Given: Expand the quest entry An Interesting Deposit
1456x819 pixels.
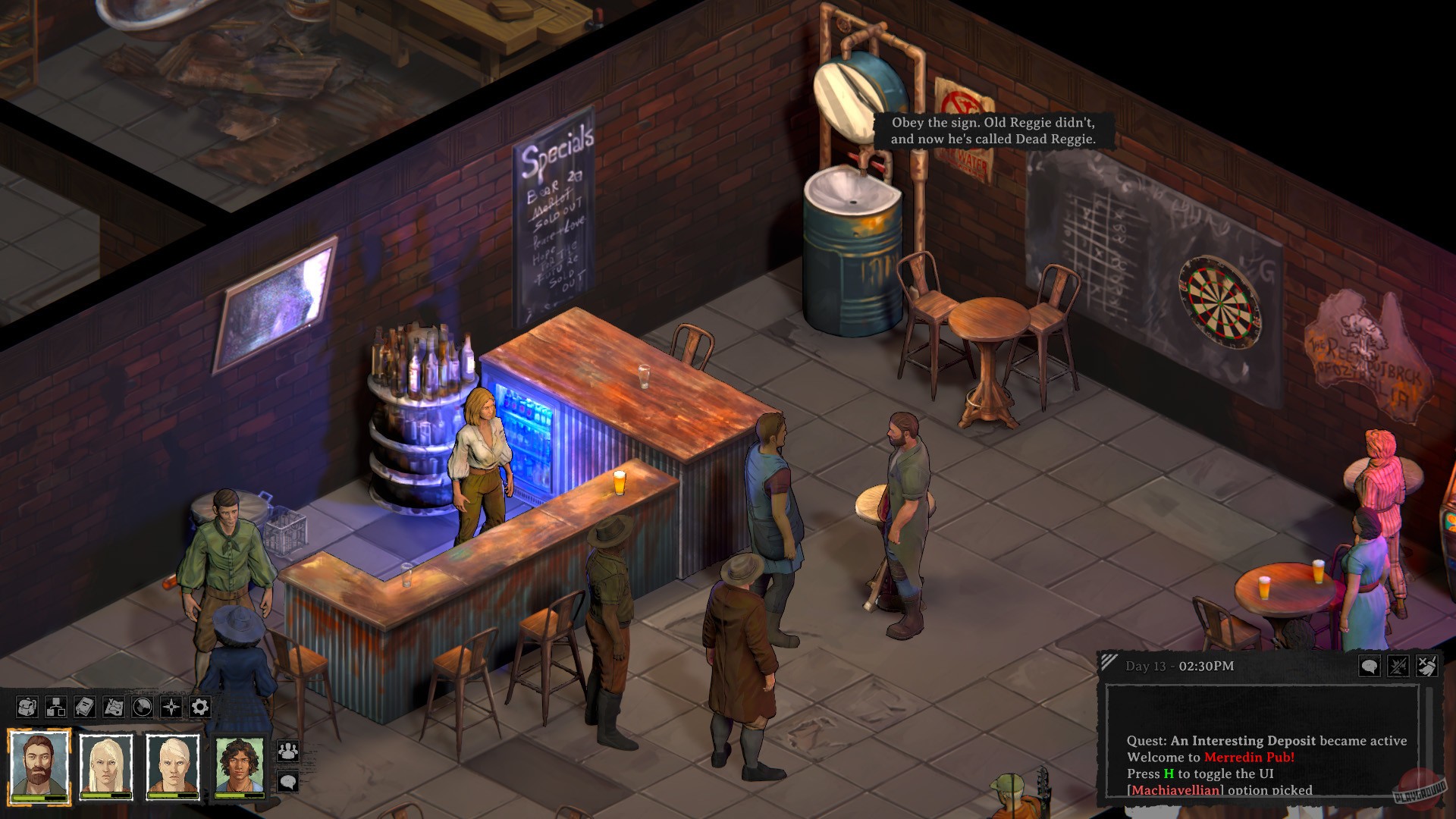Looking at the screenshot, I should click(x=1244, y=742).
